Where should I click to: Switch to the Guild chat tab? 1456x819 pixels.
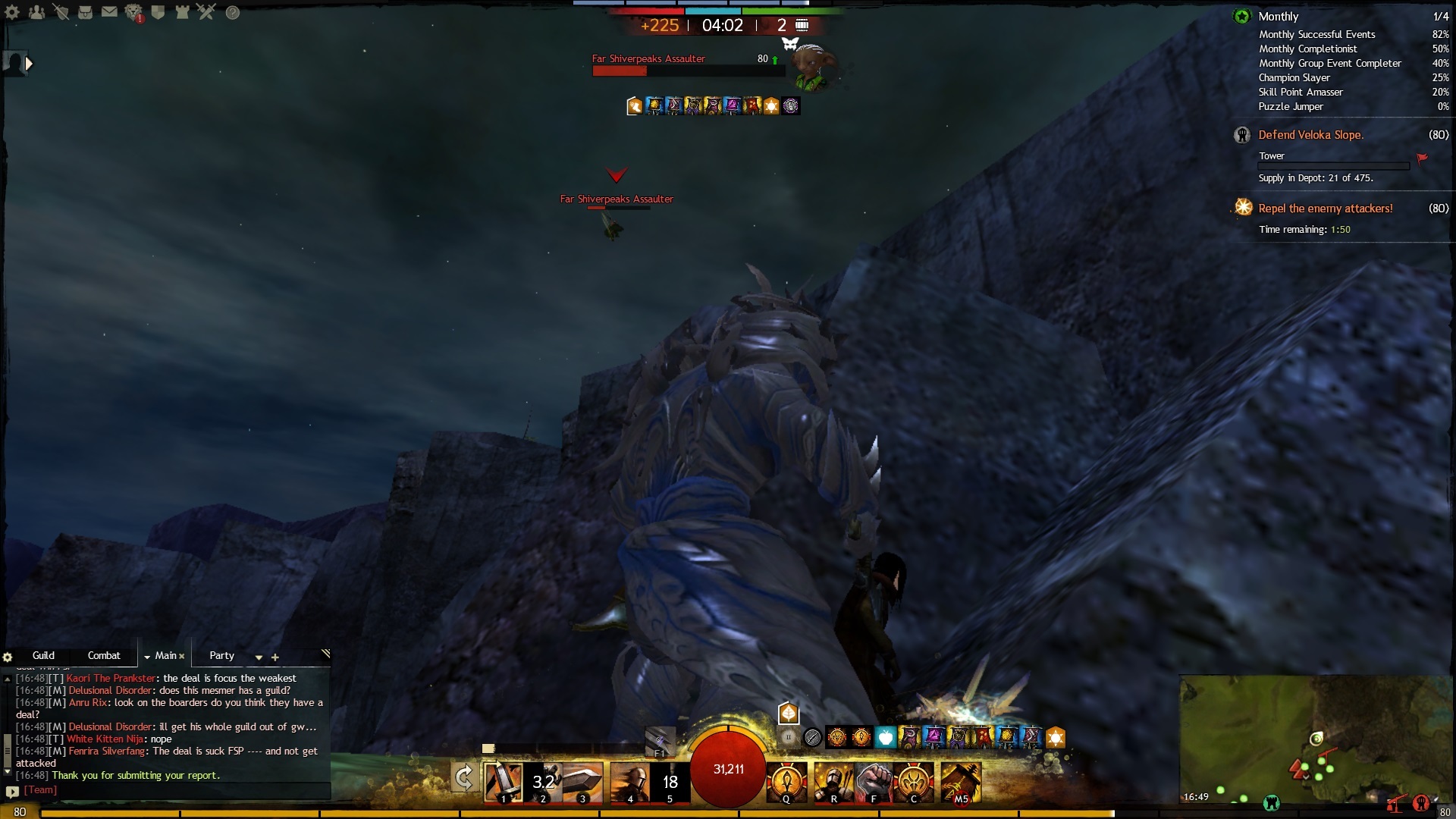point(43,655)
